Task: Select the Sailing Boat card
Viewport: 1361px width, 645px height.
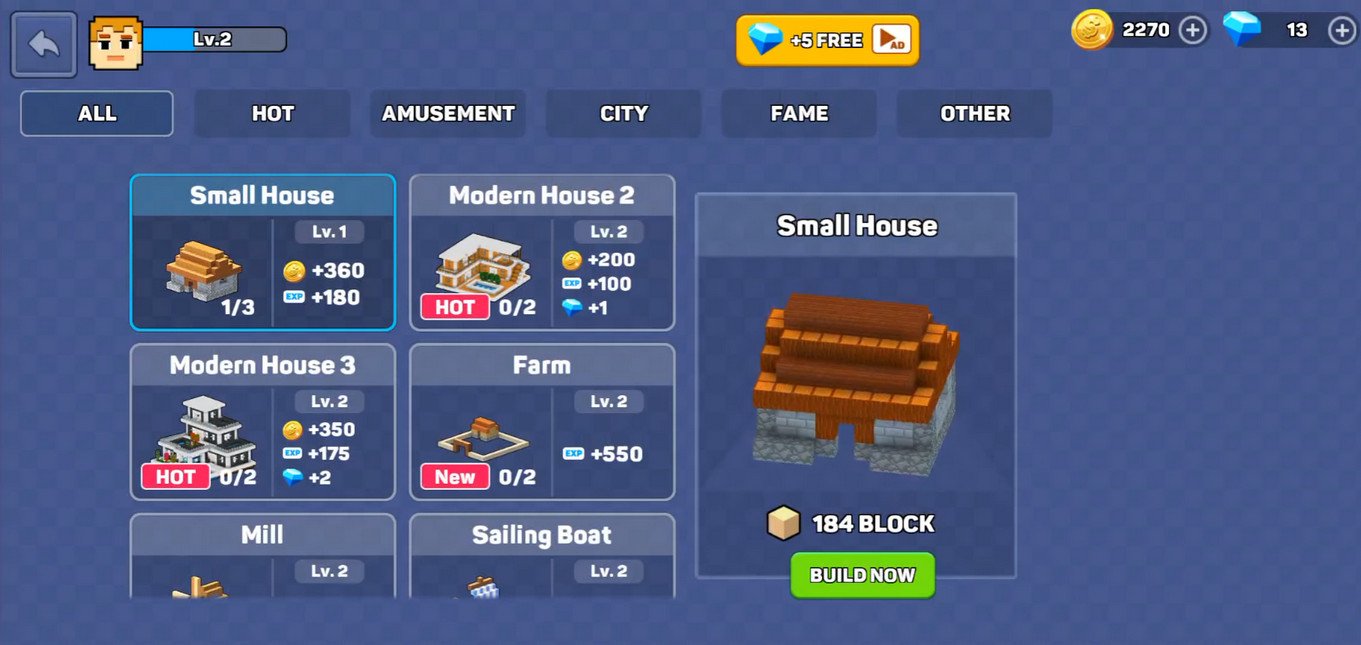Action: click(542, 556)
